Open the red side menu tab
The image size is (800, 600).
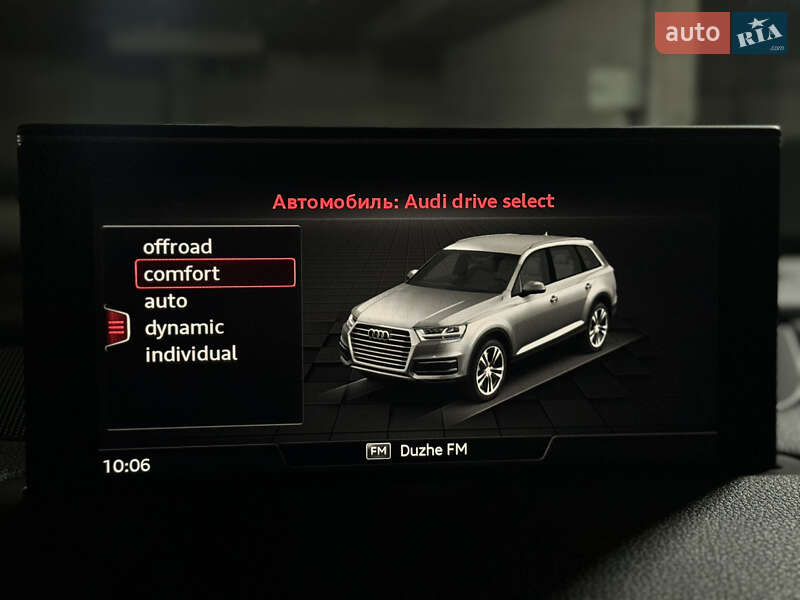click(x=117, y=326)
